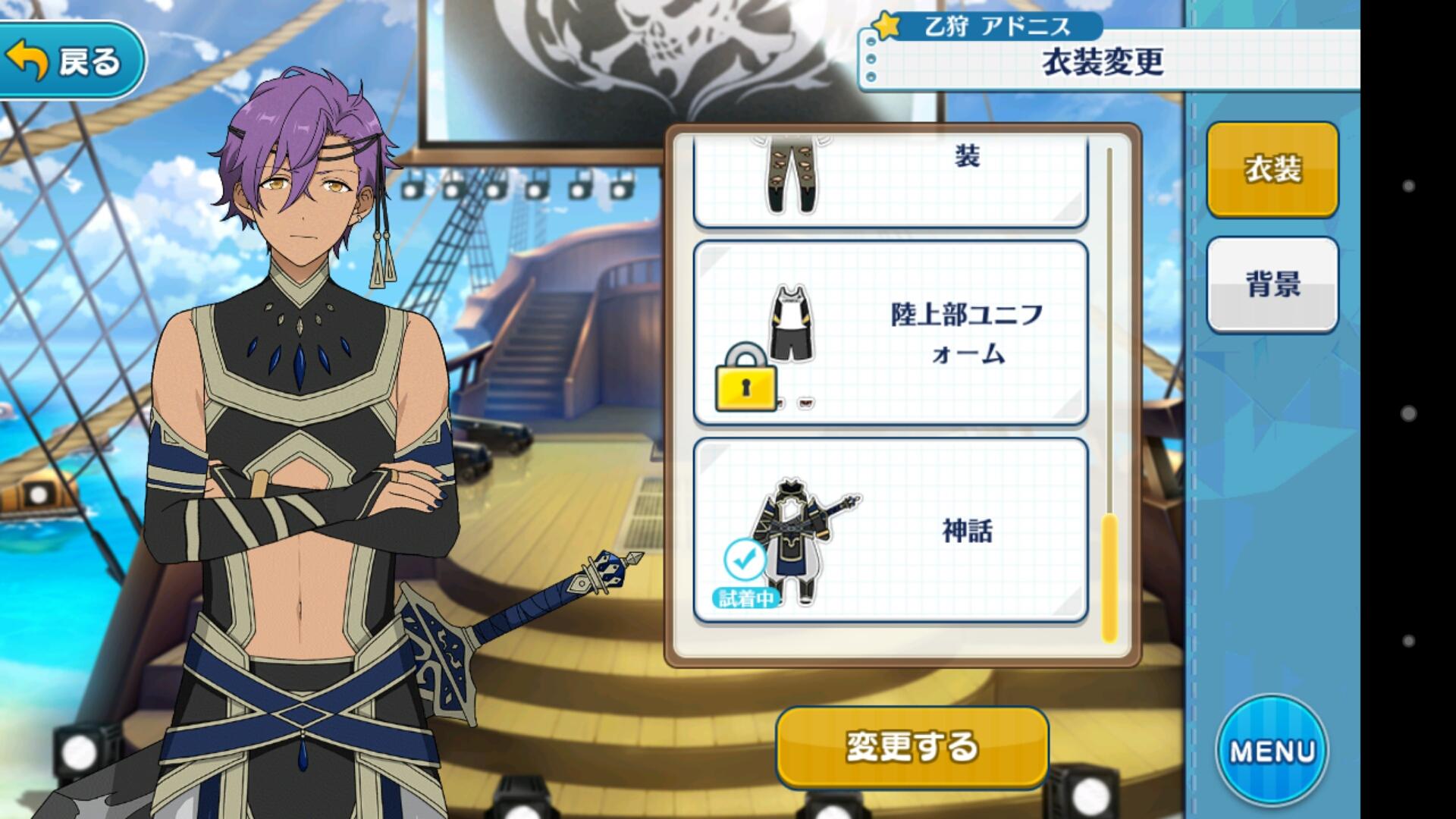
Task: Click the yellow outfit list scrollbar
Action: tap(1109, 576)
